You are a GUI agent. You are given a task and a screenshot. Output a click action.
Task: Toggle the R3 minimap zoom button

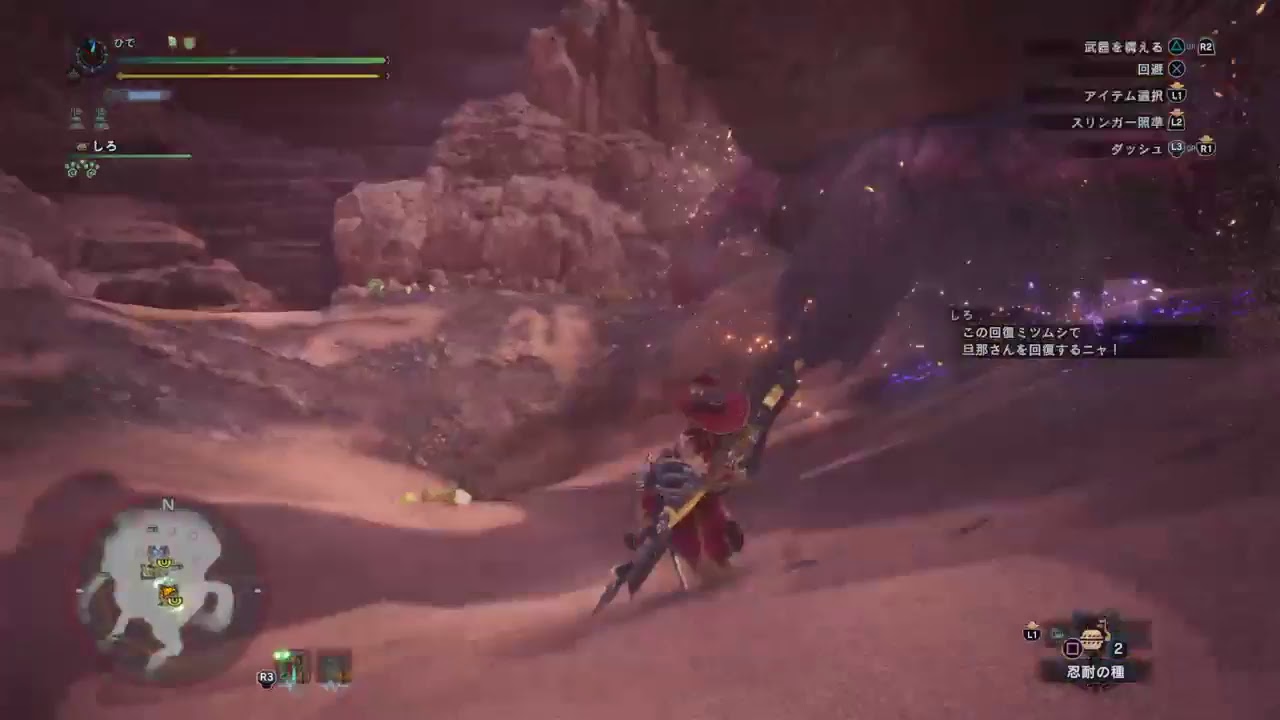[266, 677]
